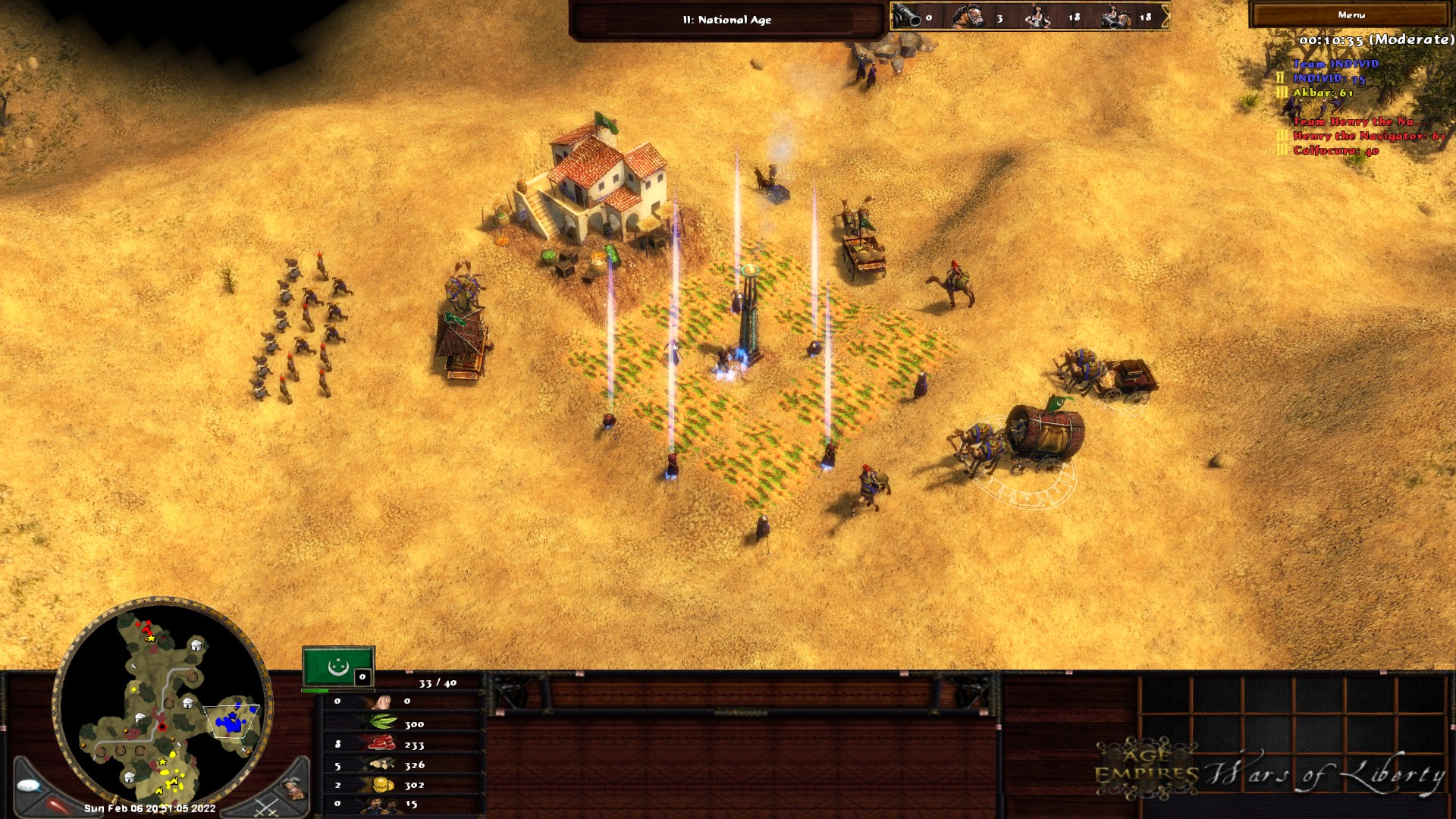Screen dimensions: 1456x819
Task: Choose the infantry woman icon in army bar
Action: 1037,16
